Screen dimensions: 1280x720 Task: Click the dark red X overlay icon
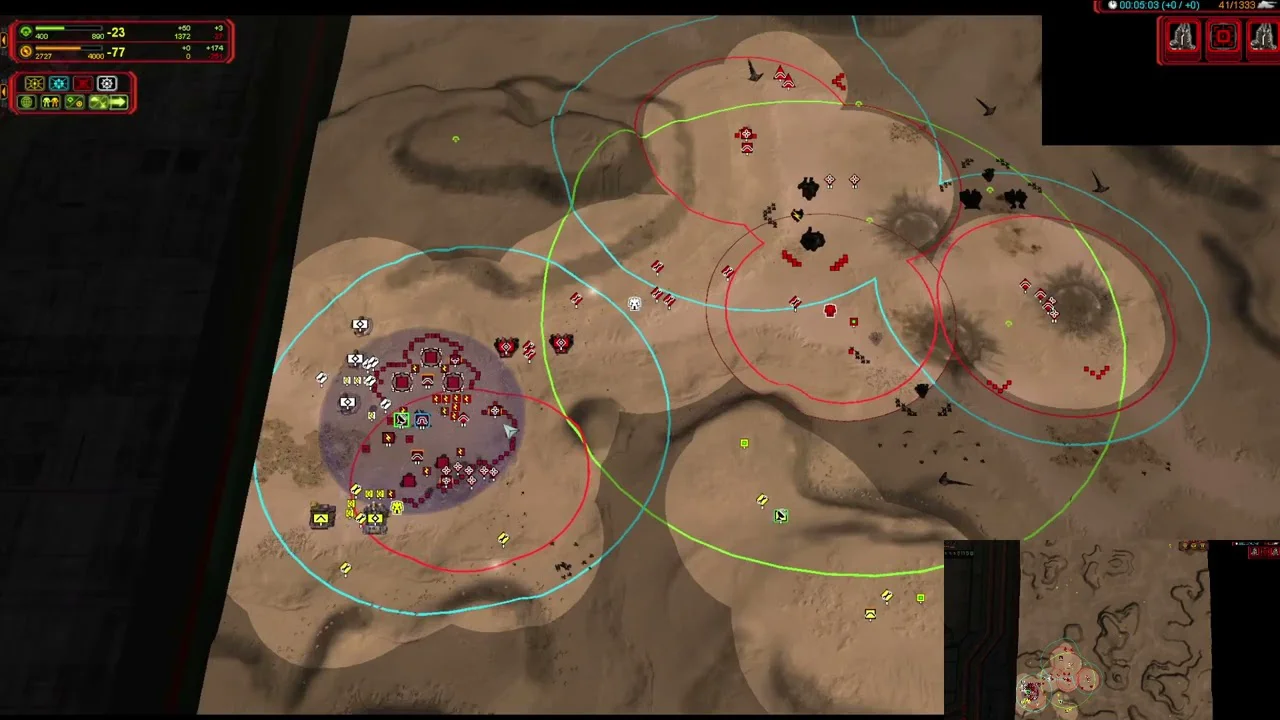tap(83, 84)
